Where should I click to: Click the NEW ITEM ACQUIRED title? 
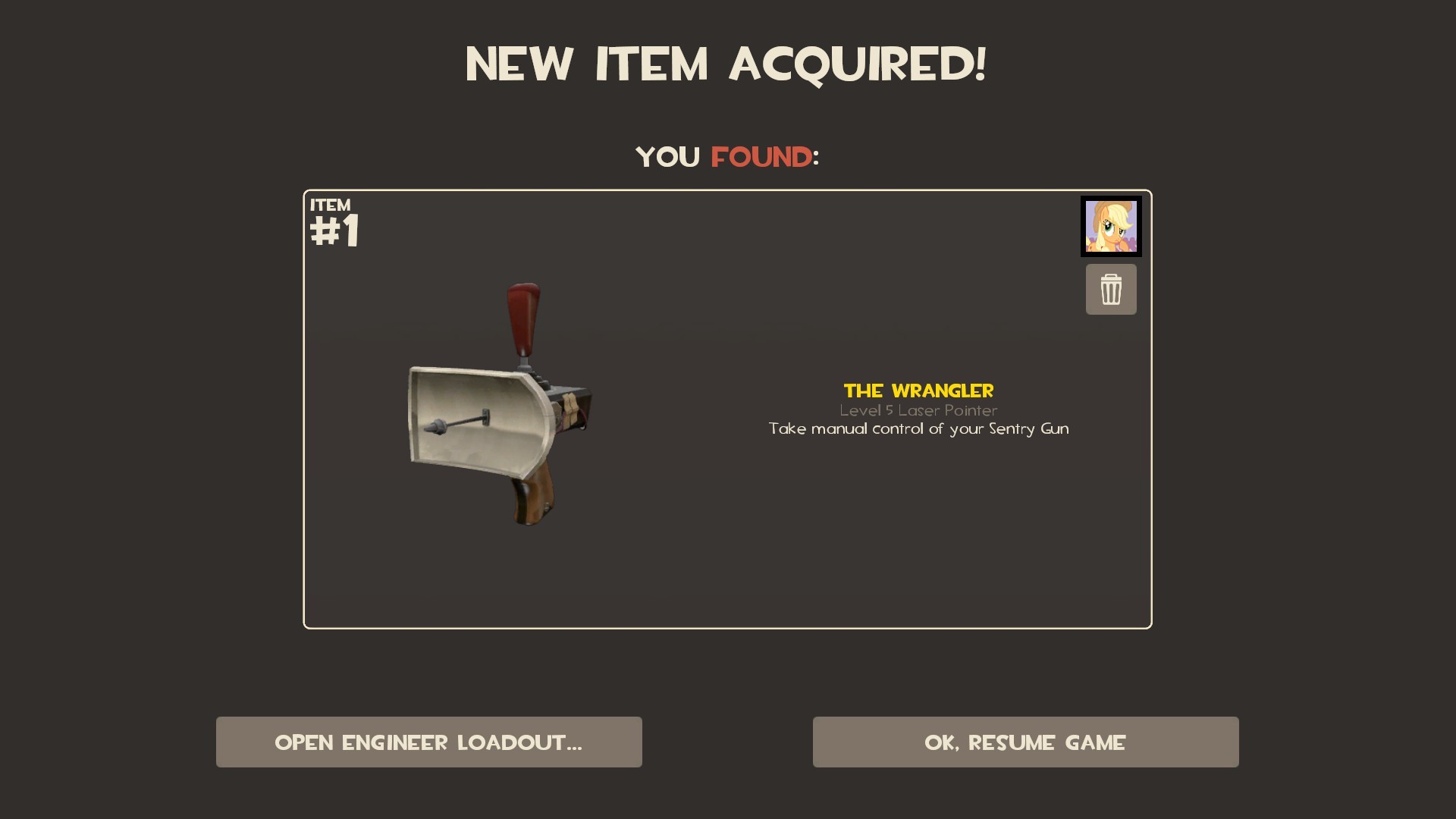726,64
